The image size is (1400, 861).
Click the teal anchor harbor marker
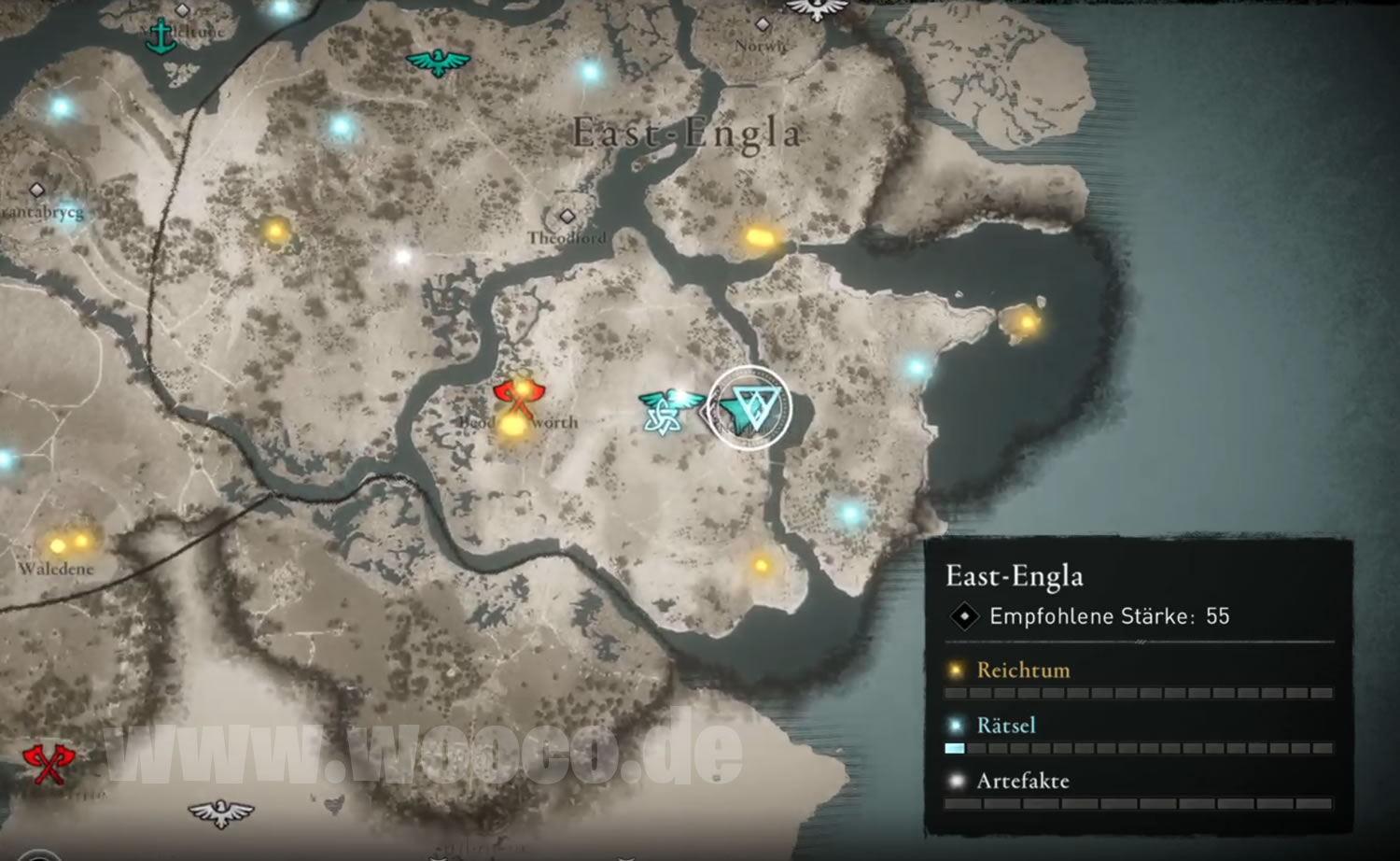pyautogui.click(x=162, y=35)
